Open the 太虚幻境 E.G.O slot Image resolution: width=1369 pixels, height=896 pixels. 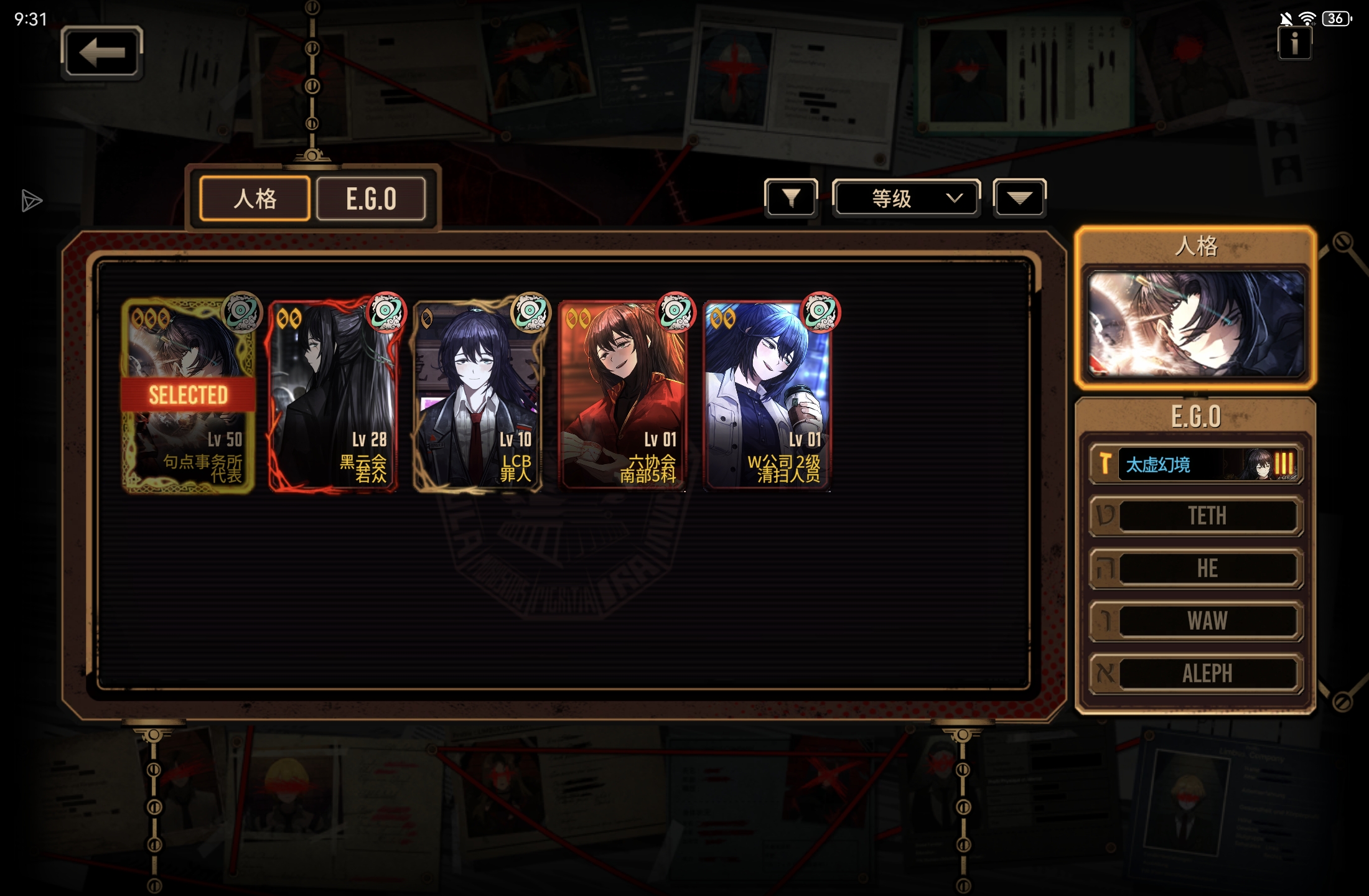click(1195, 464)
